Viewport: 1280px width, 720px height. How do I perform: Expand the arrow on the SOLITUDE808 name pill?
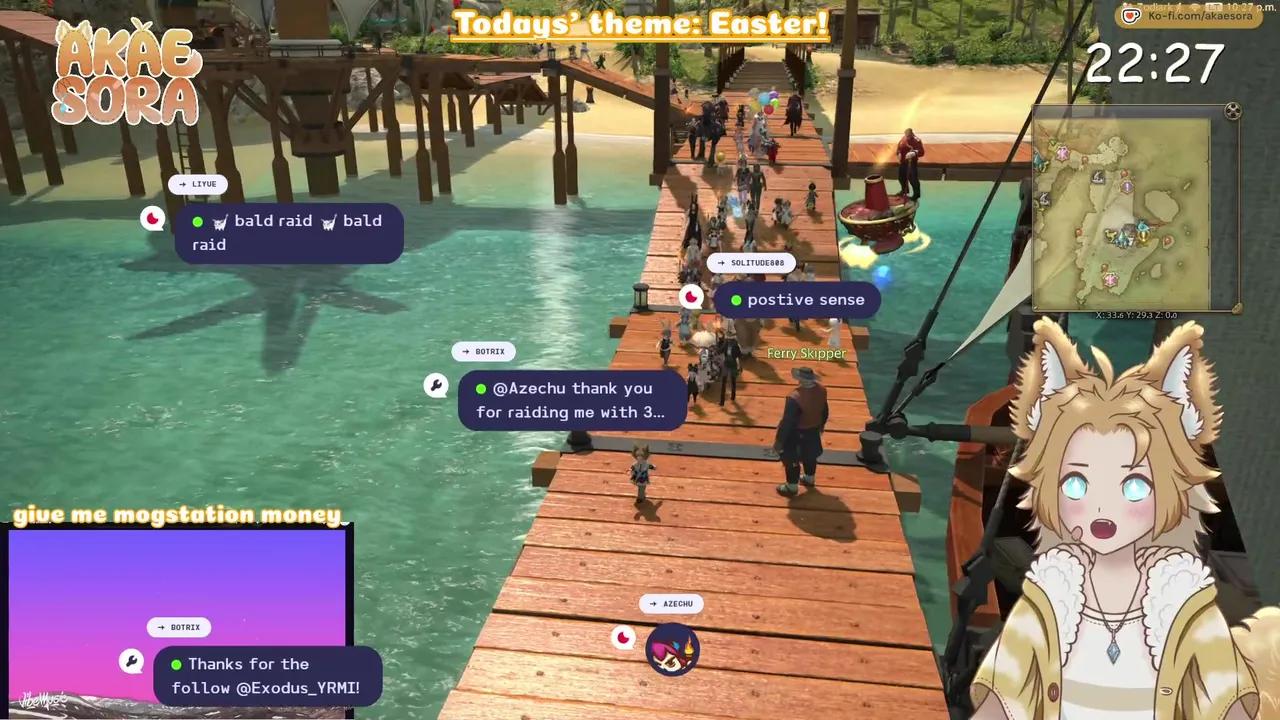click(721, 262)
